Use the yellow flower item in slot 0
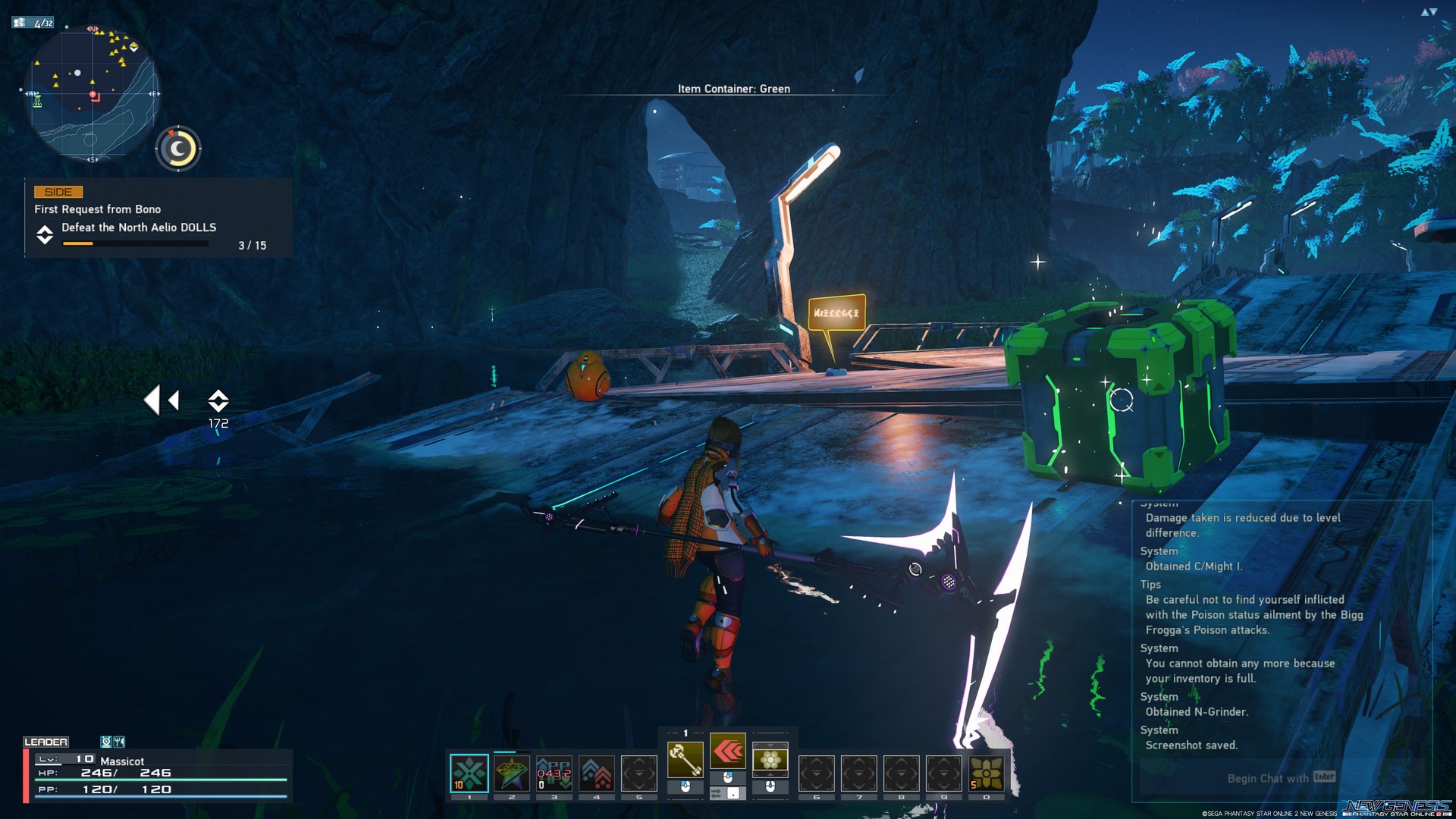1456x819 pixels. point(986,773)
